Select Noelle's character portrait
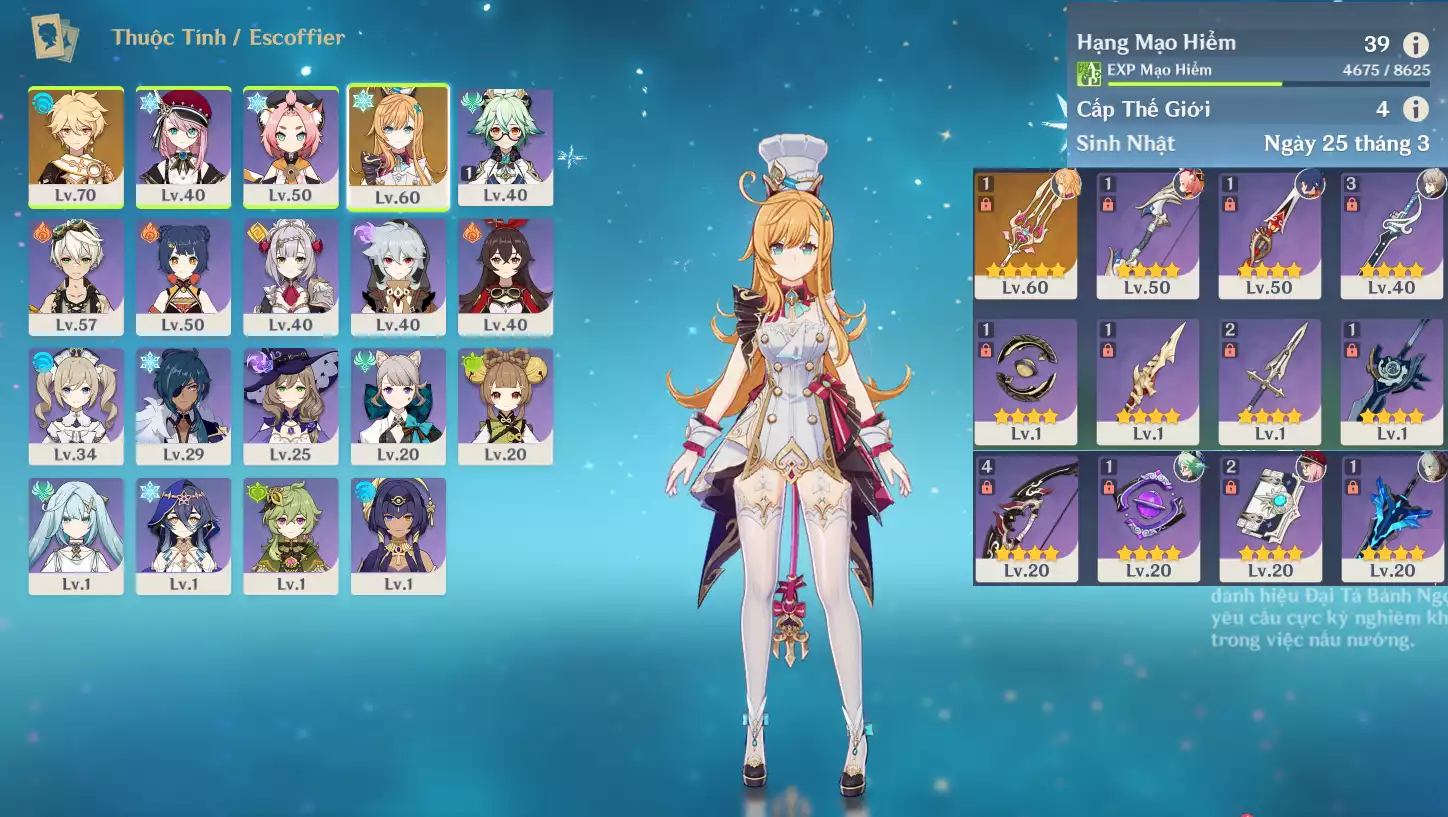 click(290, 276)
